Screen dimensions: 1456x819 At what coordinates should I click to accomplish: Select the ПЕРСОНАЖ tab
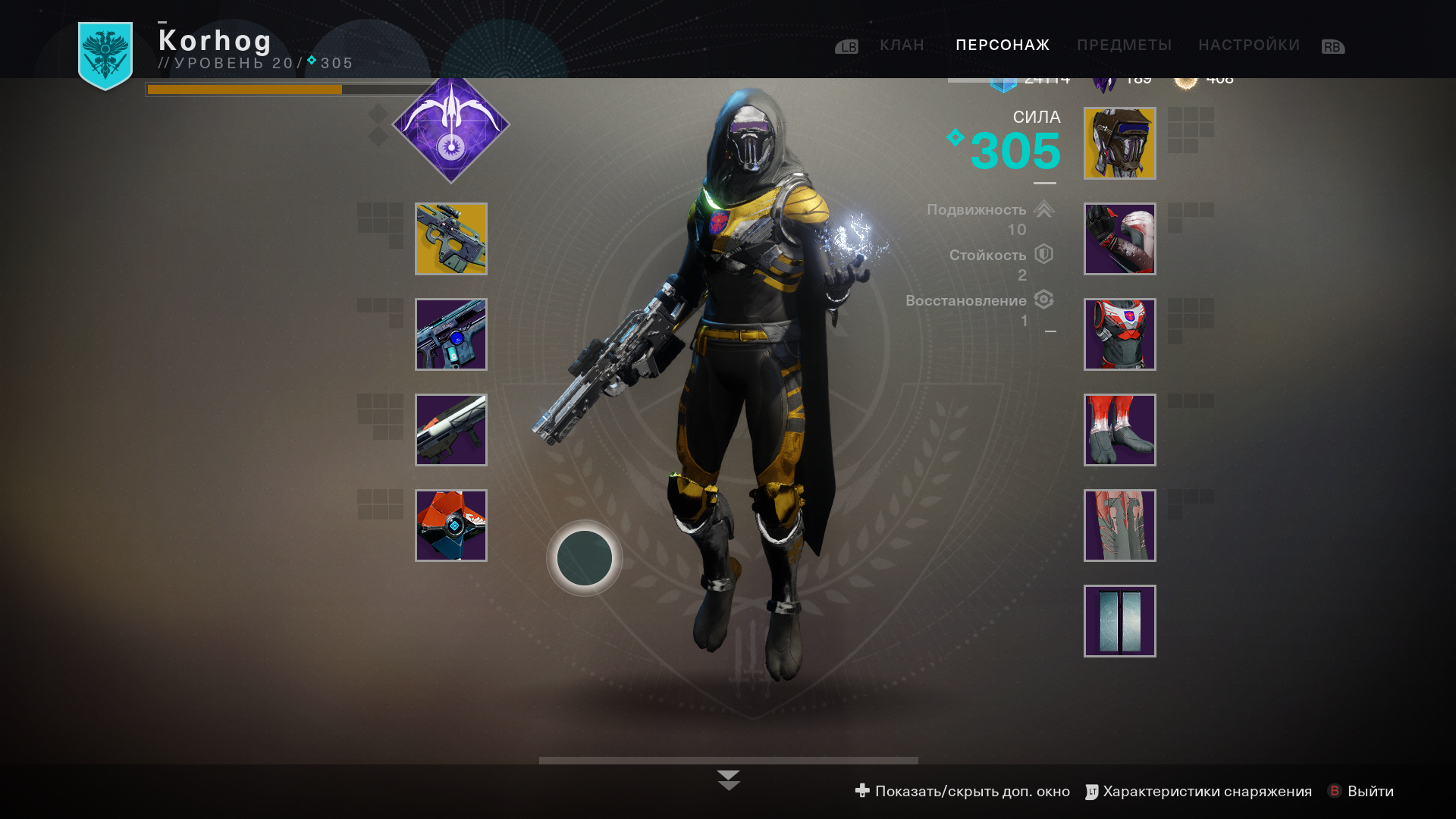[1003, 45]
